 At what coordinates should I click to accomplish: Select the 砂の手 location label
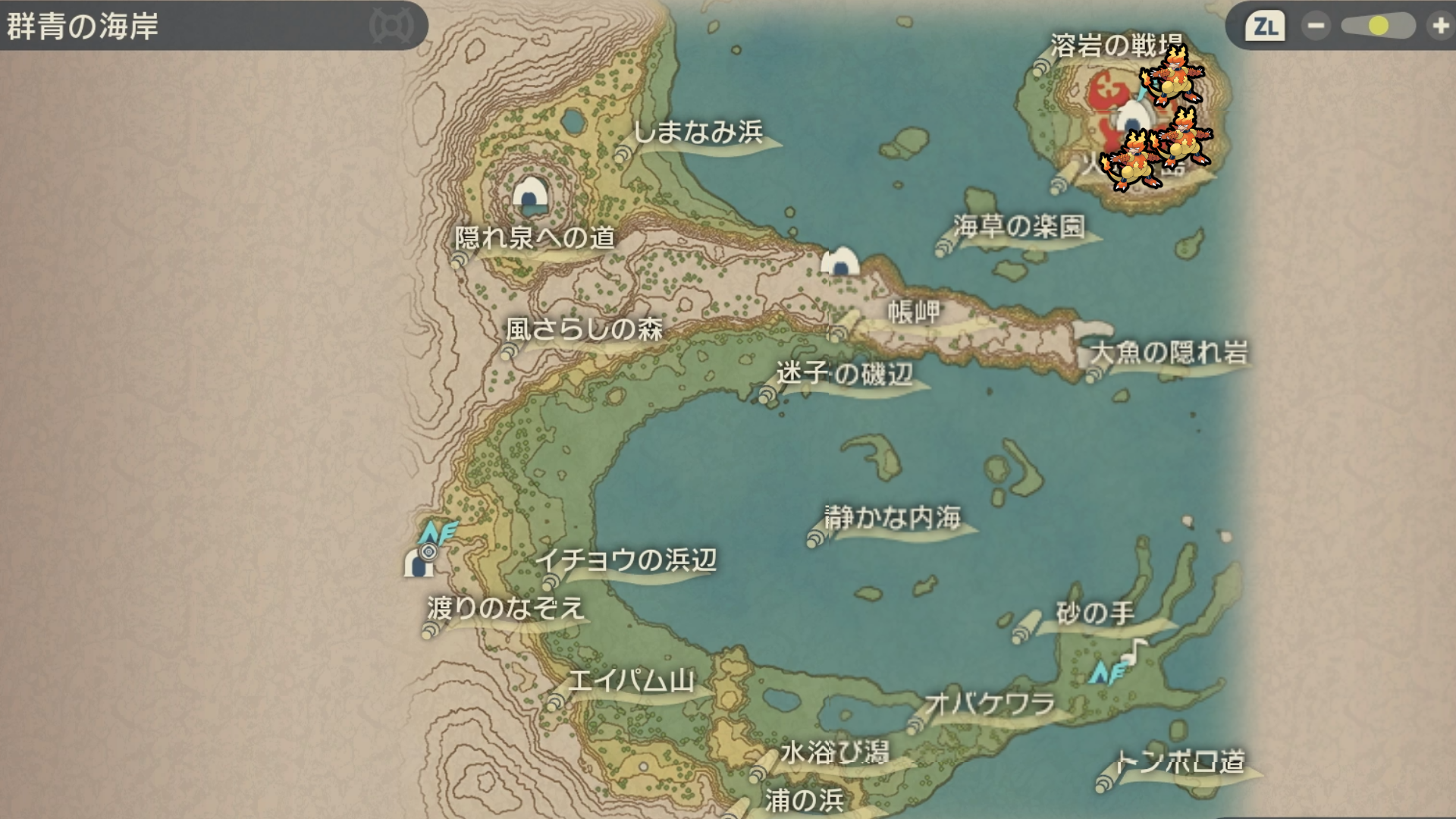(1095, 613)
